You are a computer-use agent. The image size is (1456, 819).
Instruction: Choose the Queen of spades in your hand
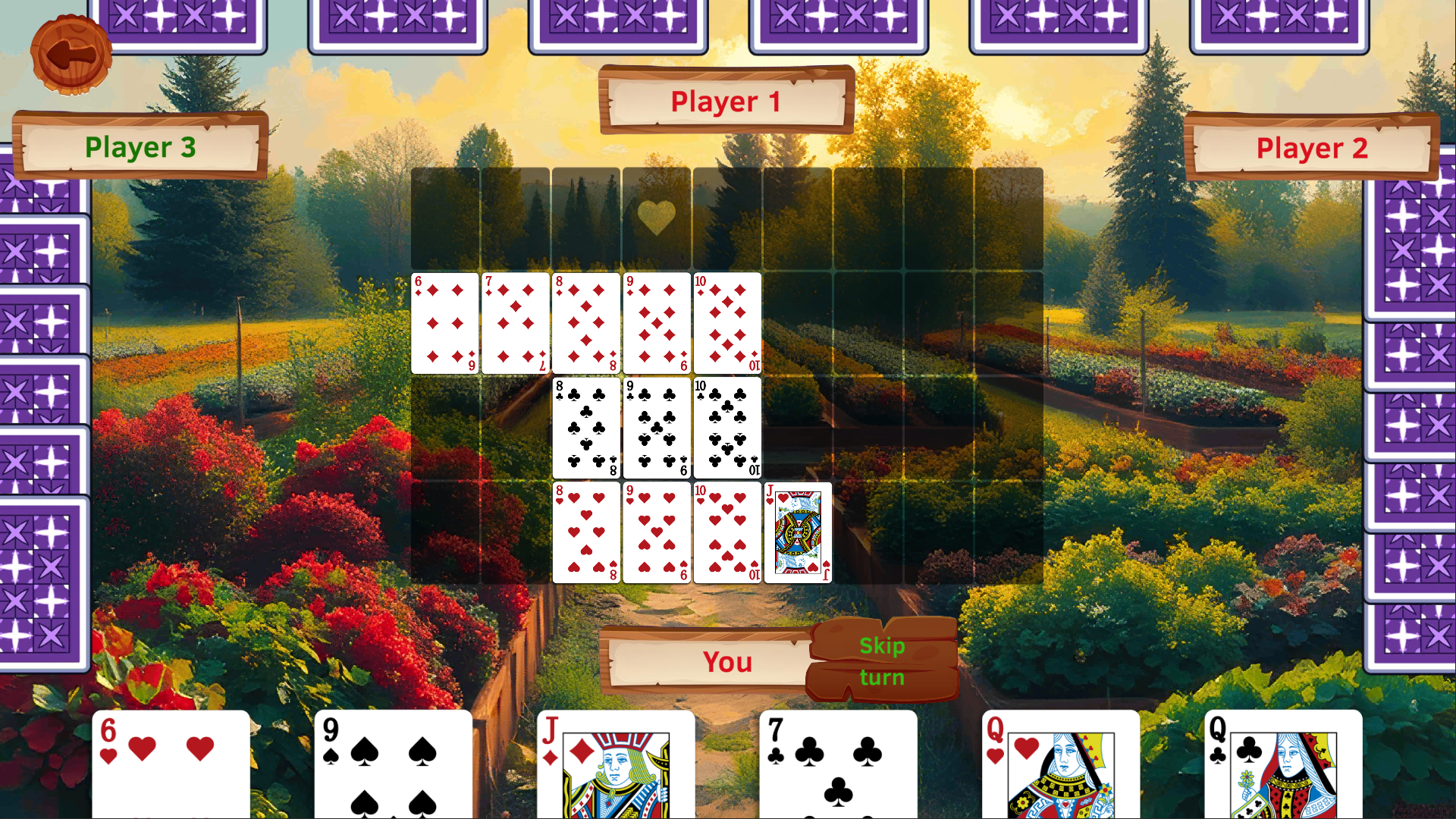(x=1282, y=766)
